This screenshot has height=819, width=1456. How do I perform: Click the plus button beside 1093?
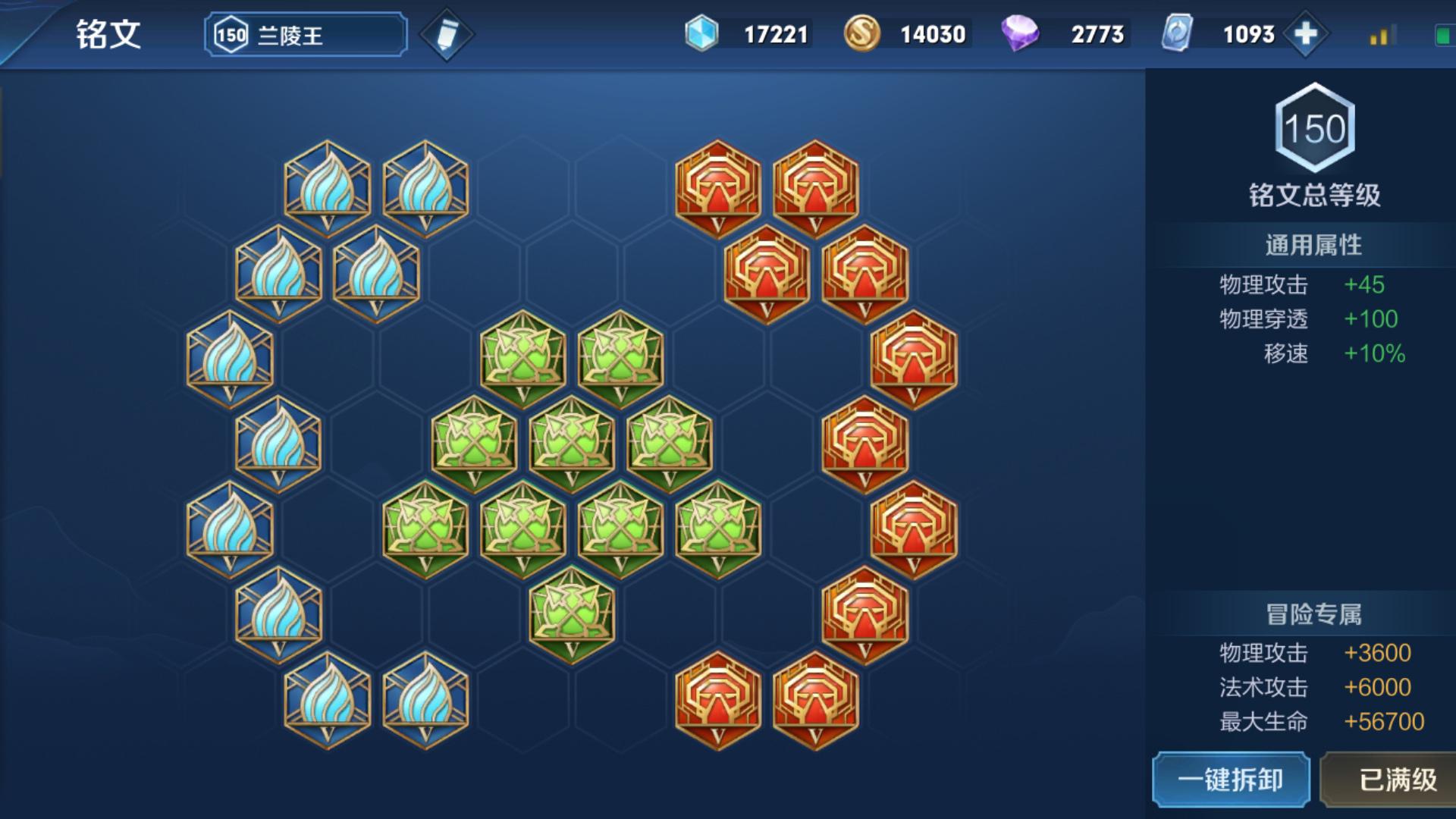(1305, 34)
